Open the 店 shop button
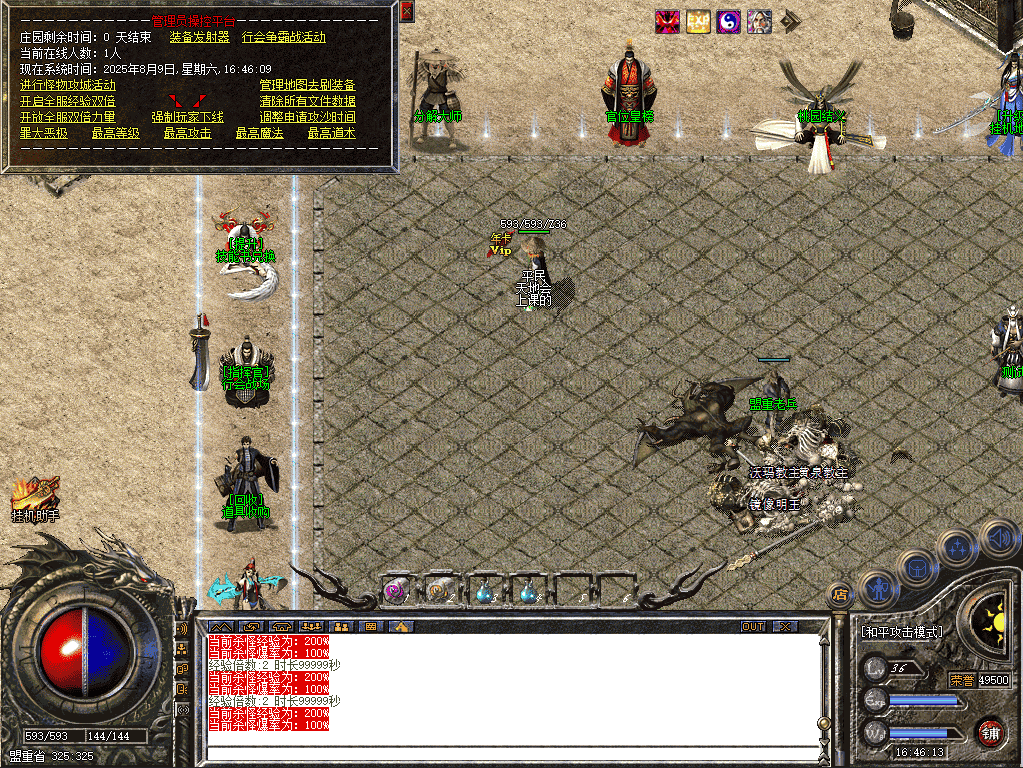 [x=840, y=594]
